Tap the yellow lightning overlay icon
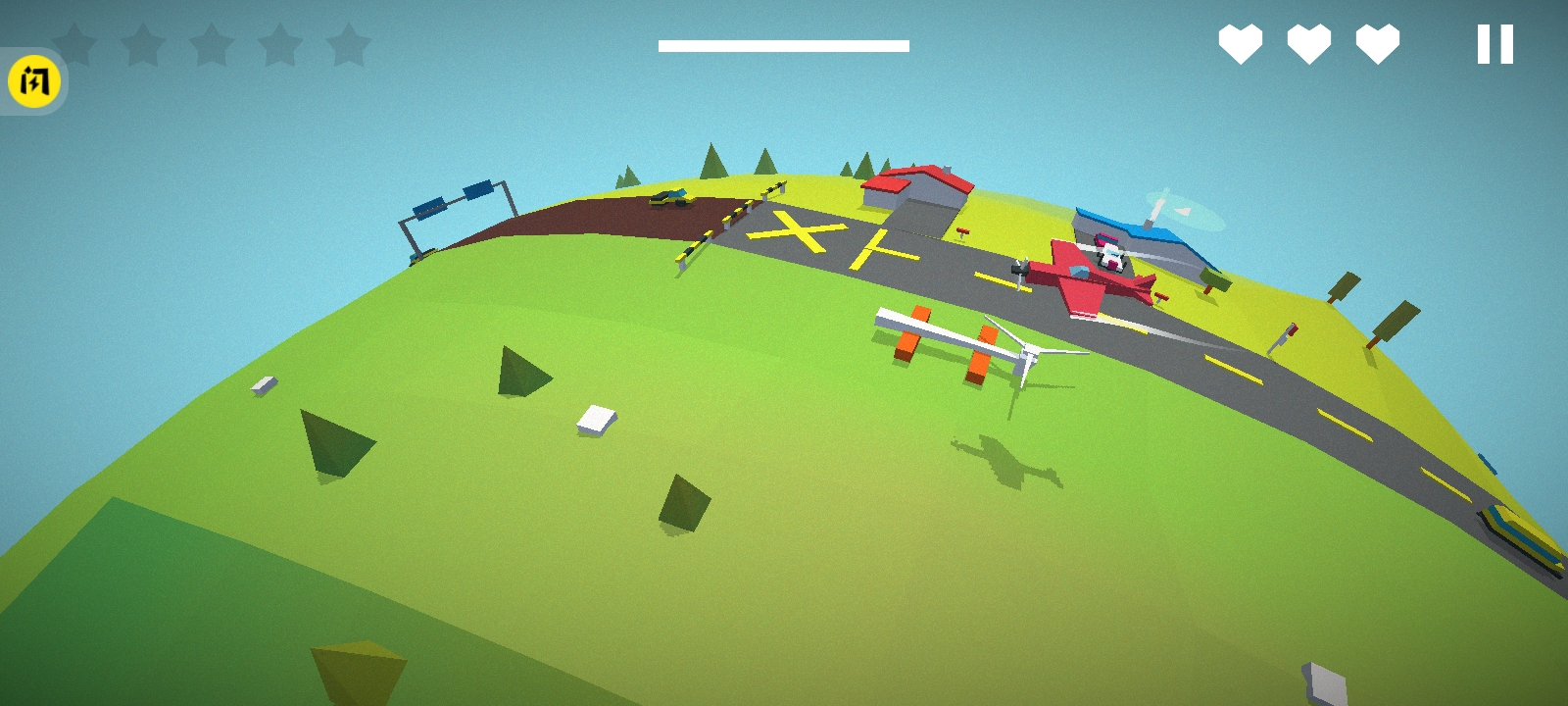The height and width of the screenshot is (706, 1568). click(x=34, y=81)
